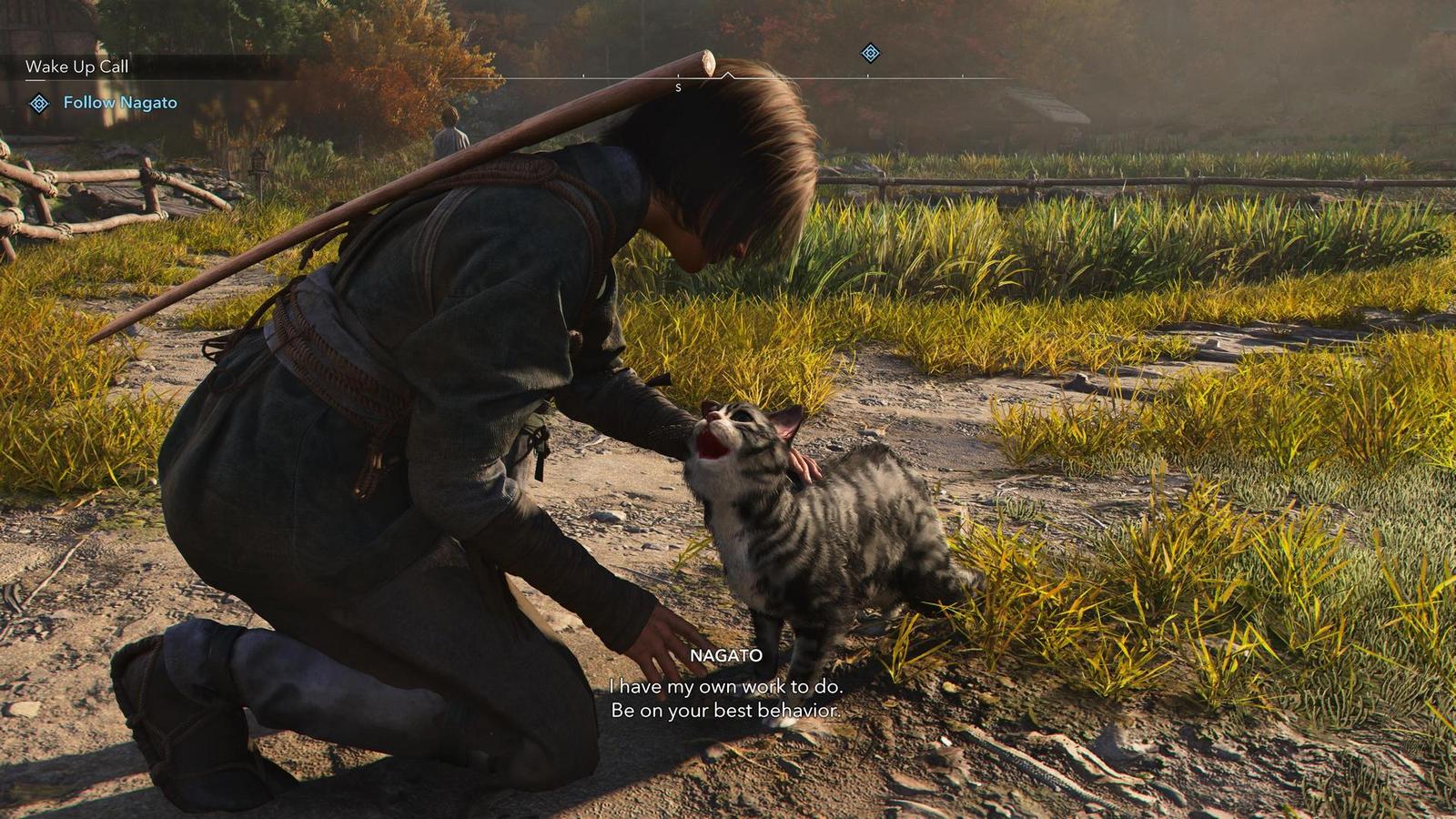Click the objective diamond beside the subtitle text
1456x819 pixels.
40,103
